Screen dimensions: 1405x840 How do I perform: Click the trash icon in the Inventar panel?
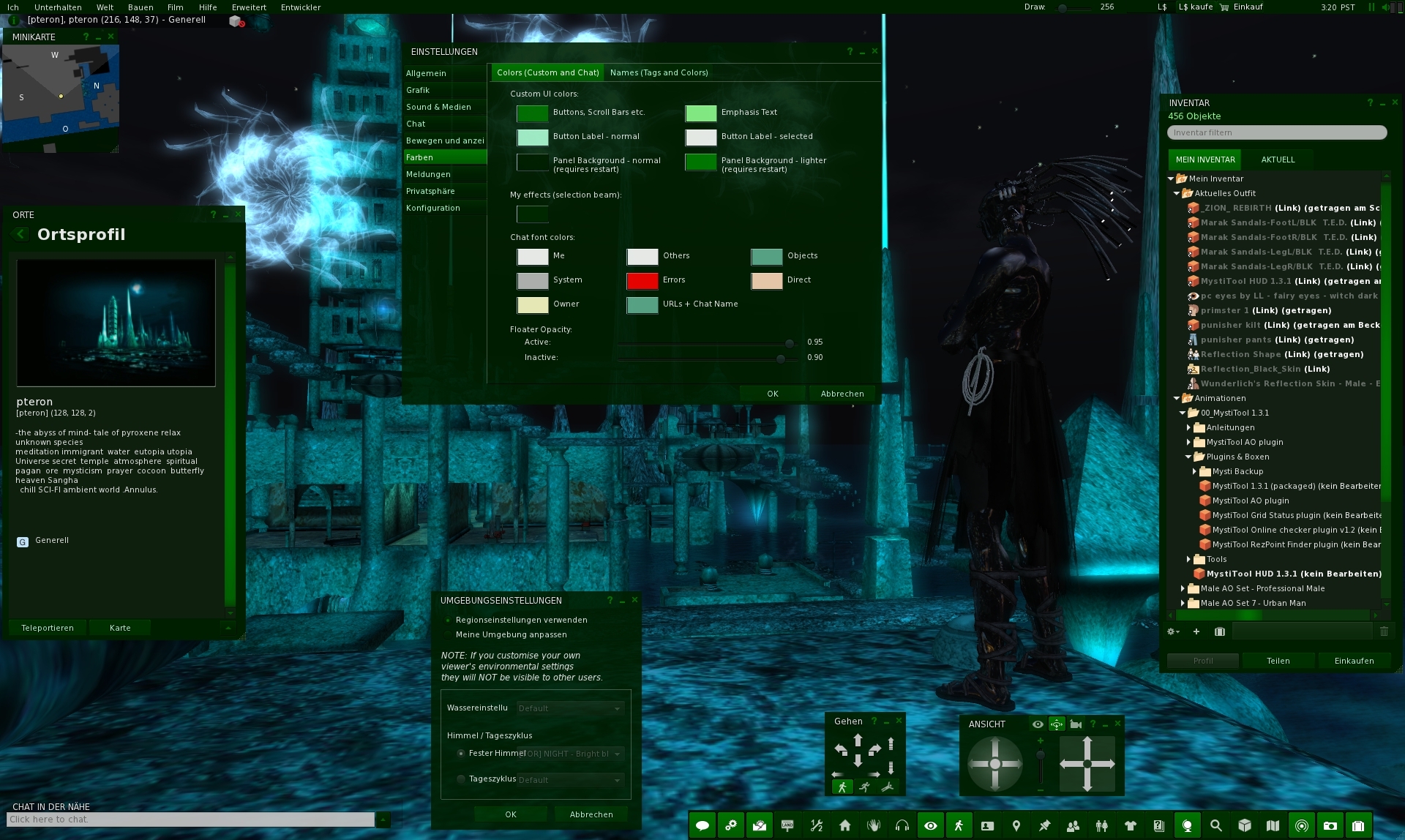coord(1385,631)
